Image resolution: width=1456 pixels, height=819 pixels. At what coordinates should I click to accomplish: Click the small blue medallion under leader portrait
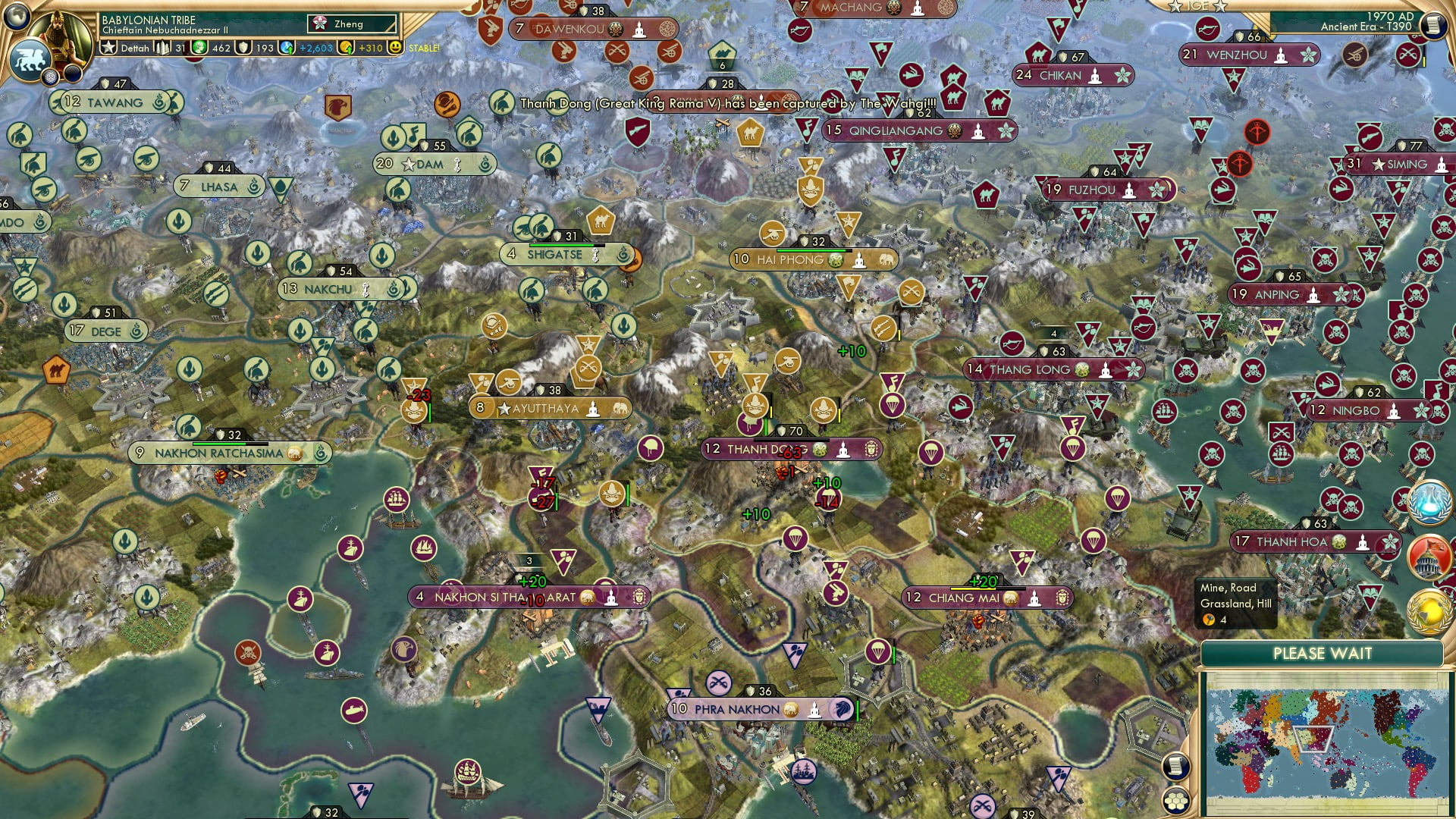click(x=49, y=76)
